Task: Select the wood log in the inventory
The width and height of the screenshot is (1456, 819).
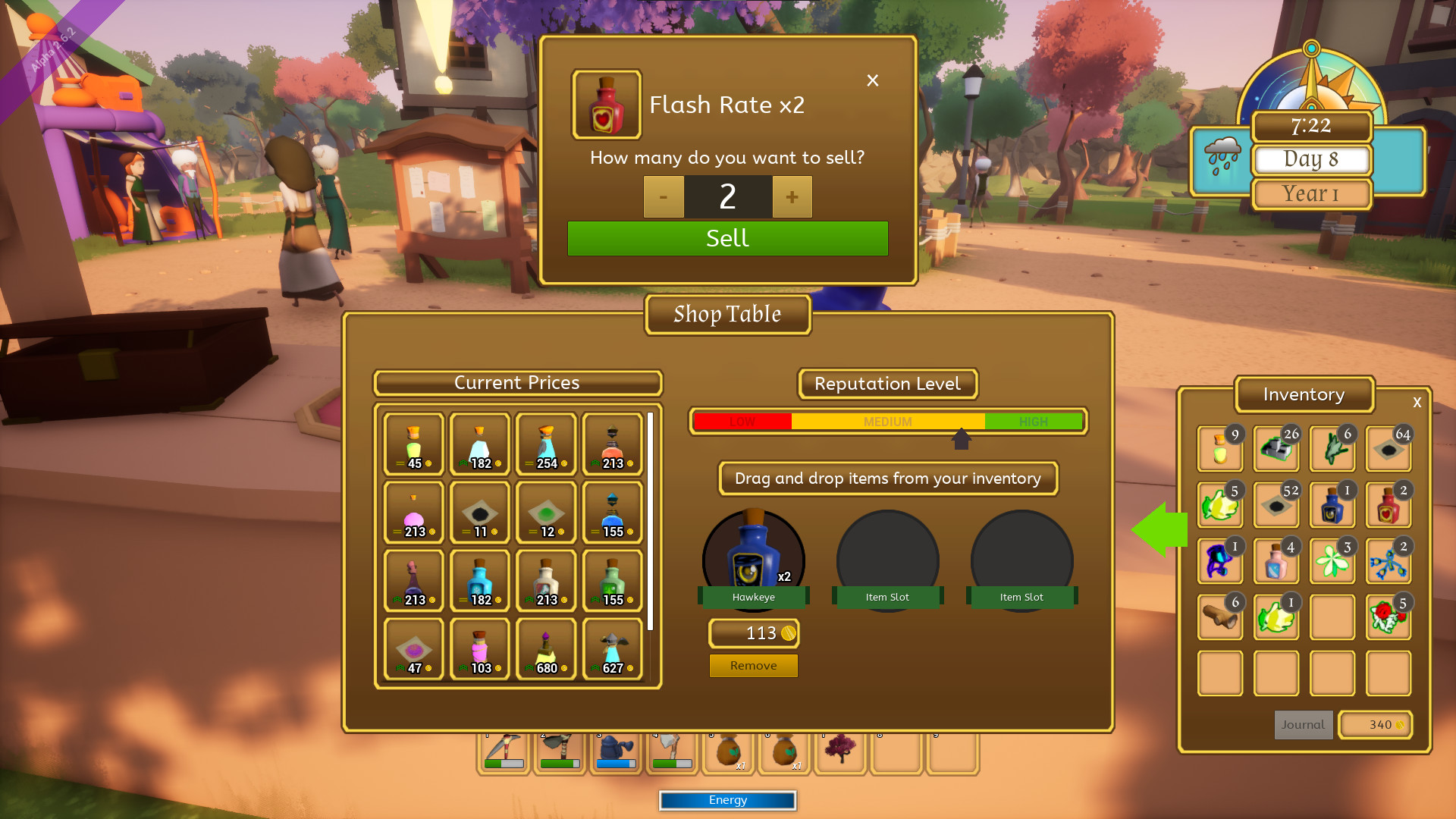Action: [x=1219, y=617]
